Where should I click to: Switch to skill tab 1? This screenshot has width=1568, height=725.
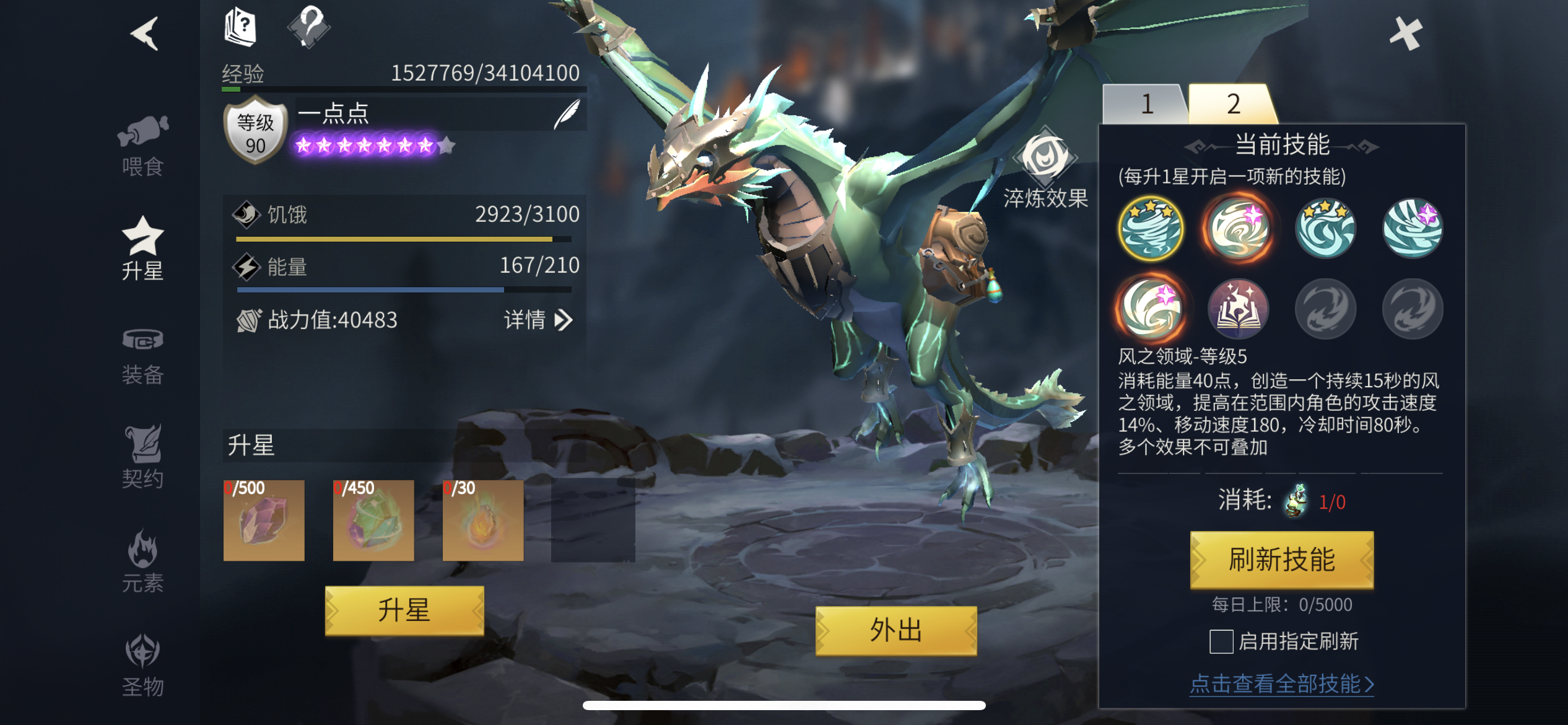tap(1146, 104)
